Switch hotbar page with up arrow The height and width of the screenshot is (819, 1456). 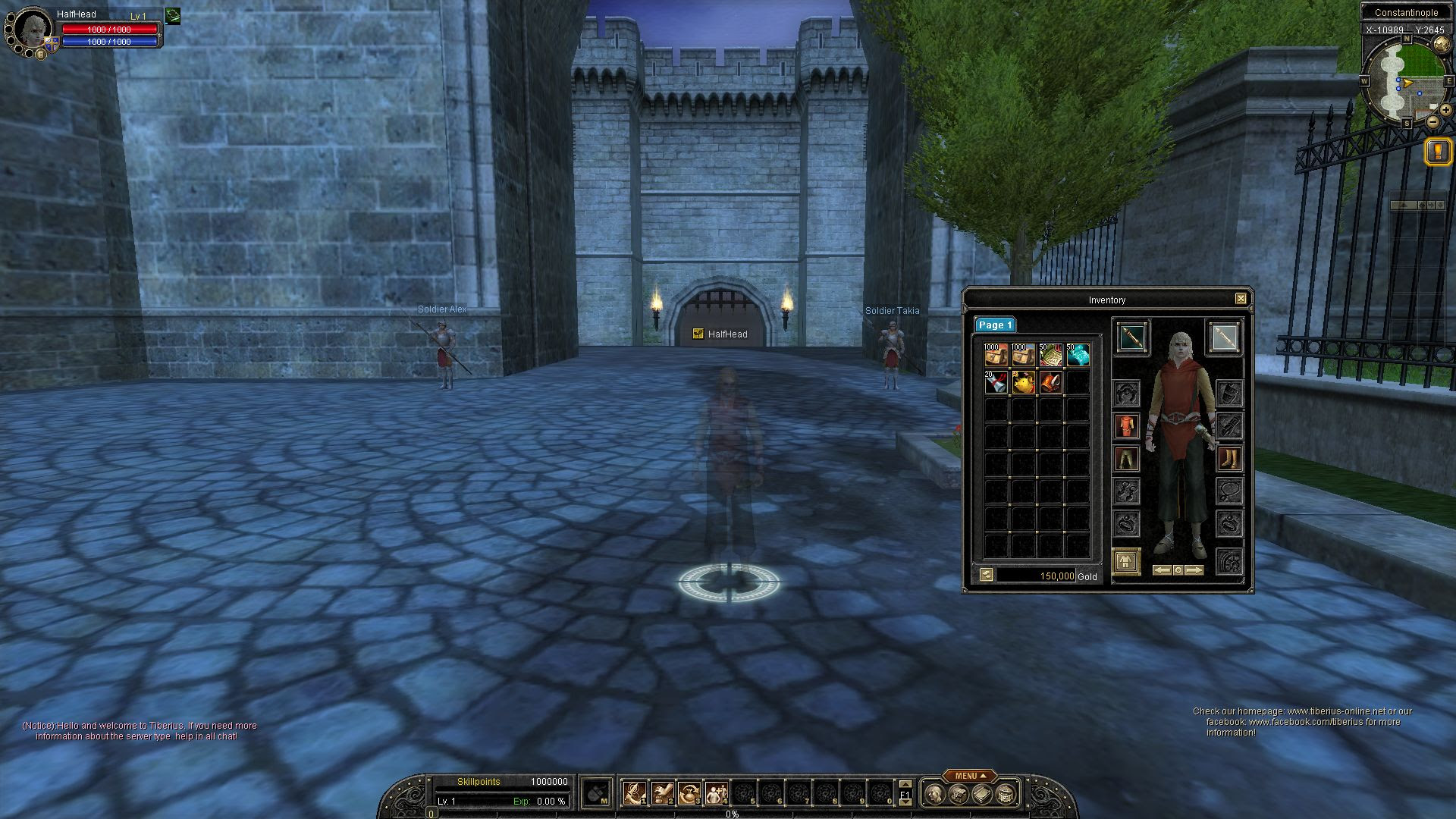[x=905, y=784]
